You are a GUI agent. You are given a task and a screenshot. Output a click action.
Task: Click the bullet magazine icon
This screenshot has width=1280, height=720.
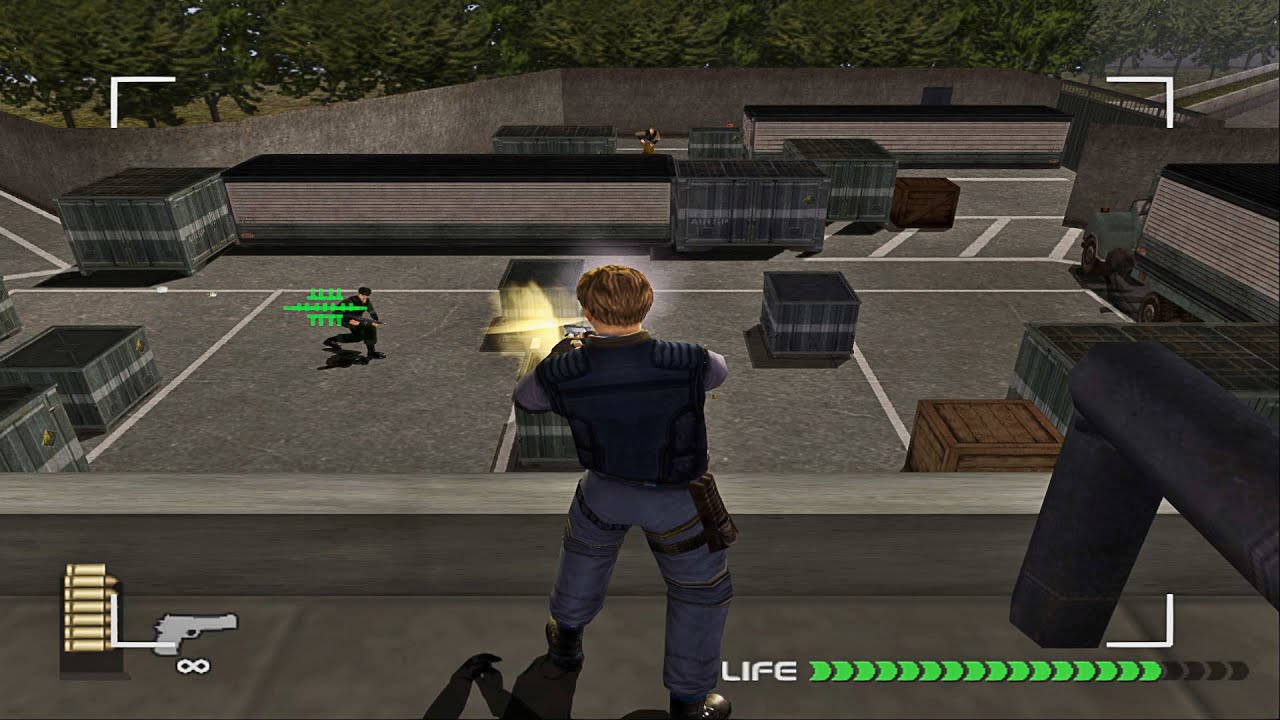(85, 612)
